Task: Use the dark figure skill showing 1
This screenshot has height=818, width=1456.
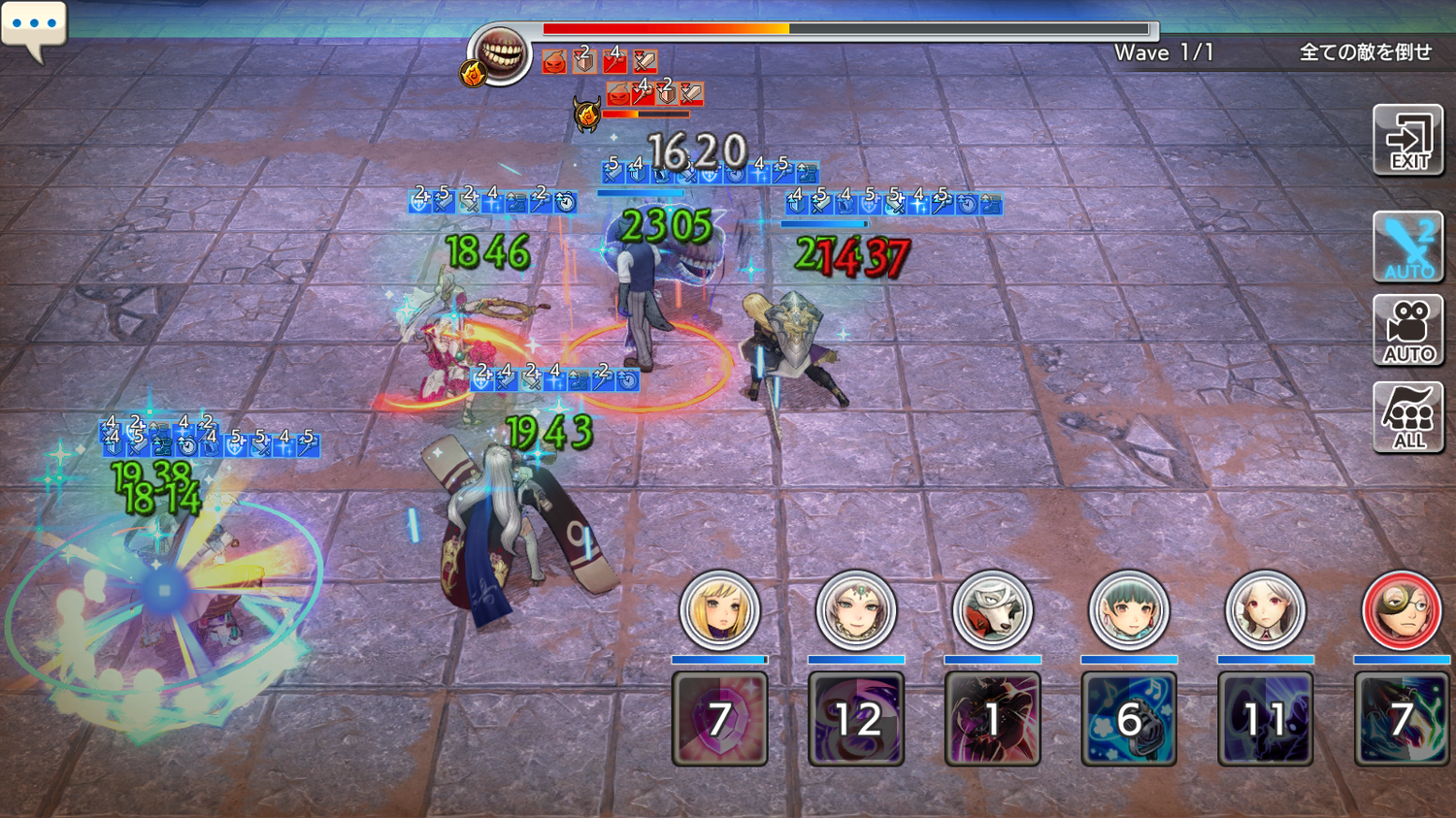Action: pos(992,719)
